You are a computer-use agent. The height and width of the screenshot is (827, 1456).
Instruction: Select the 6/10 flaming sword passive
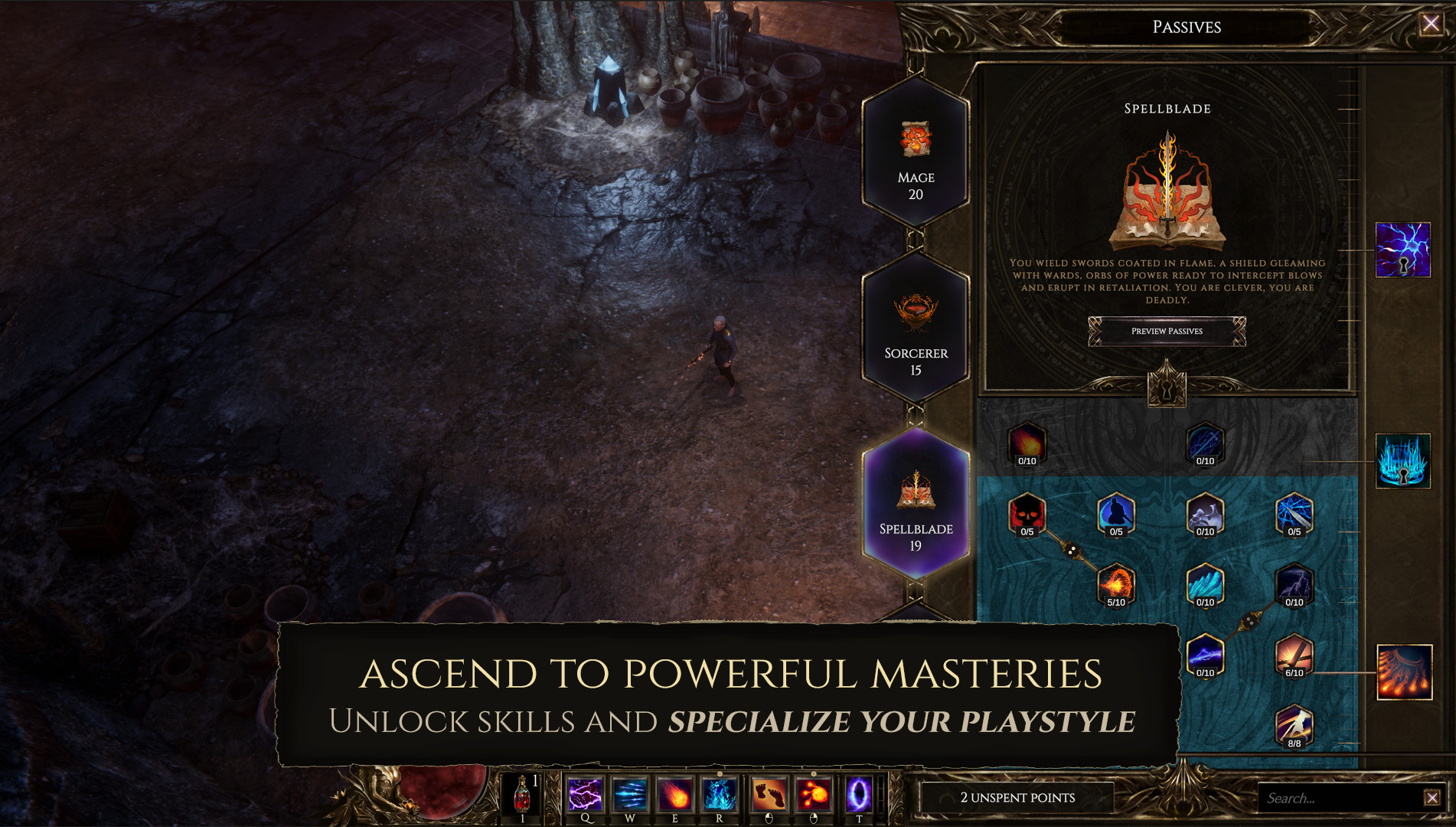(x=1294, y=655)
